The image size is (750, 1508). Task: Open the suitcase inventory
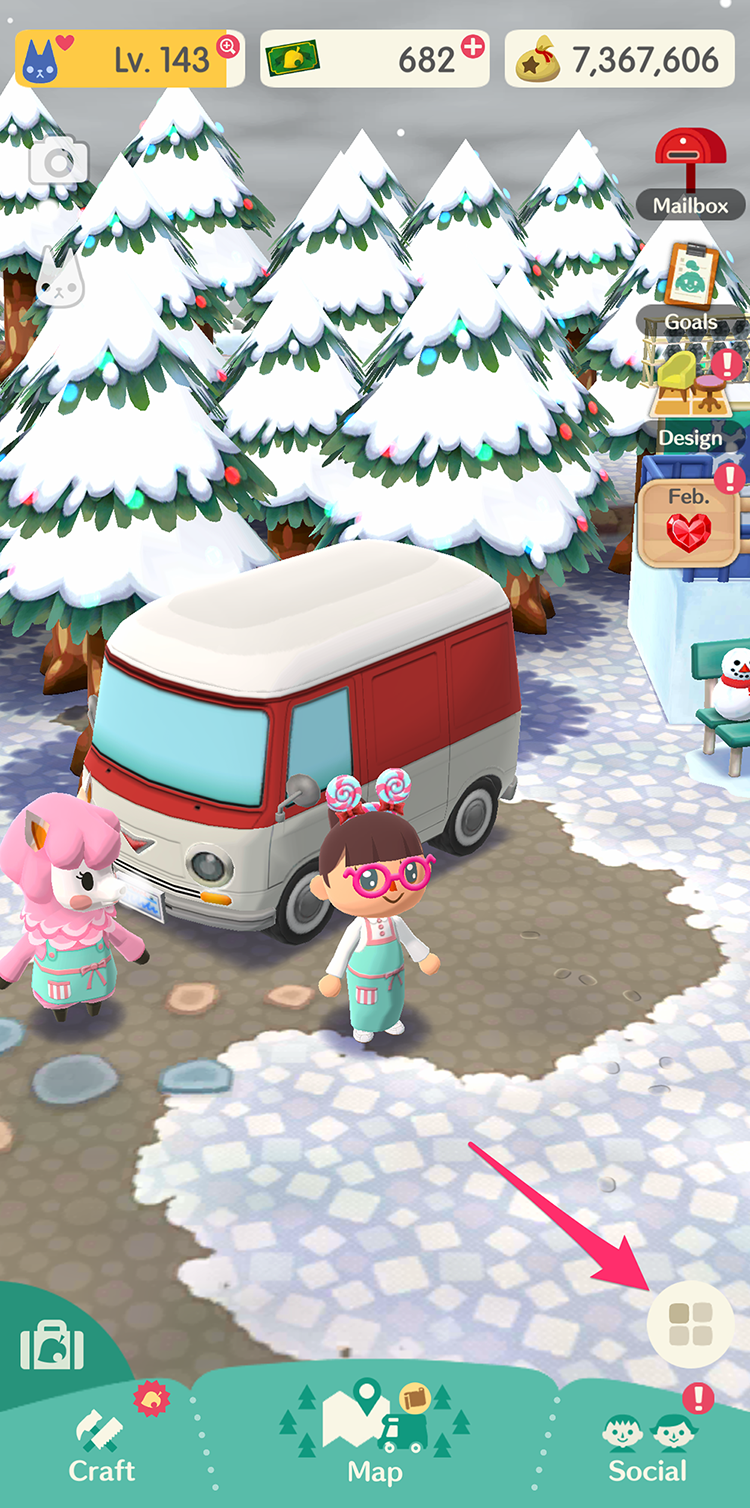tap(52, 1345)
